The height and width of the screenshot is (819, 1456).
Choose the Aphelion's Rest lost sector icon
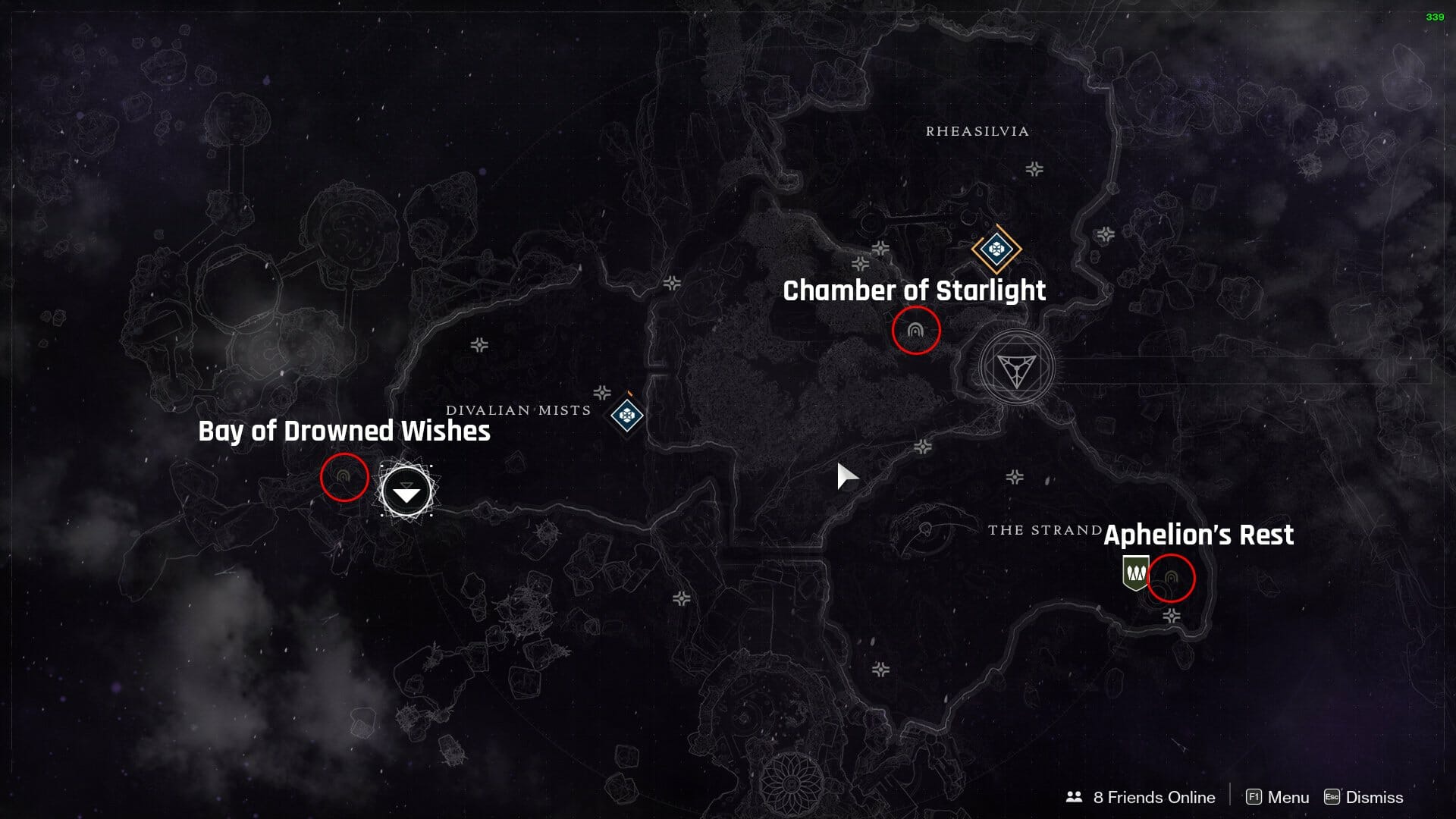pyautogui.click(x=1171, y=579)
